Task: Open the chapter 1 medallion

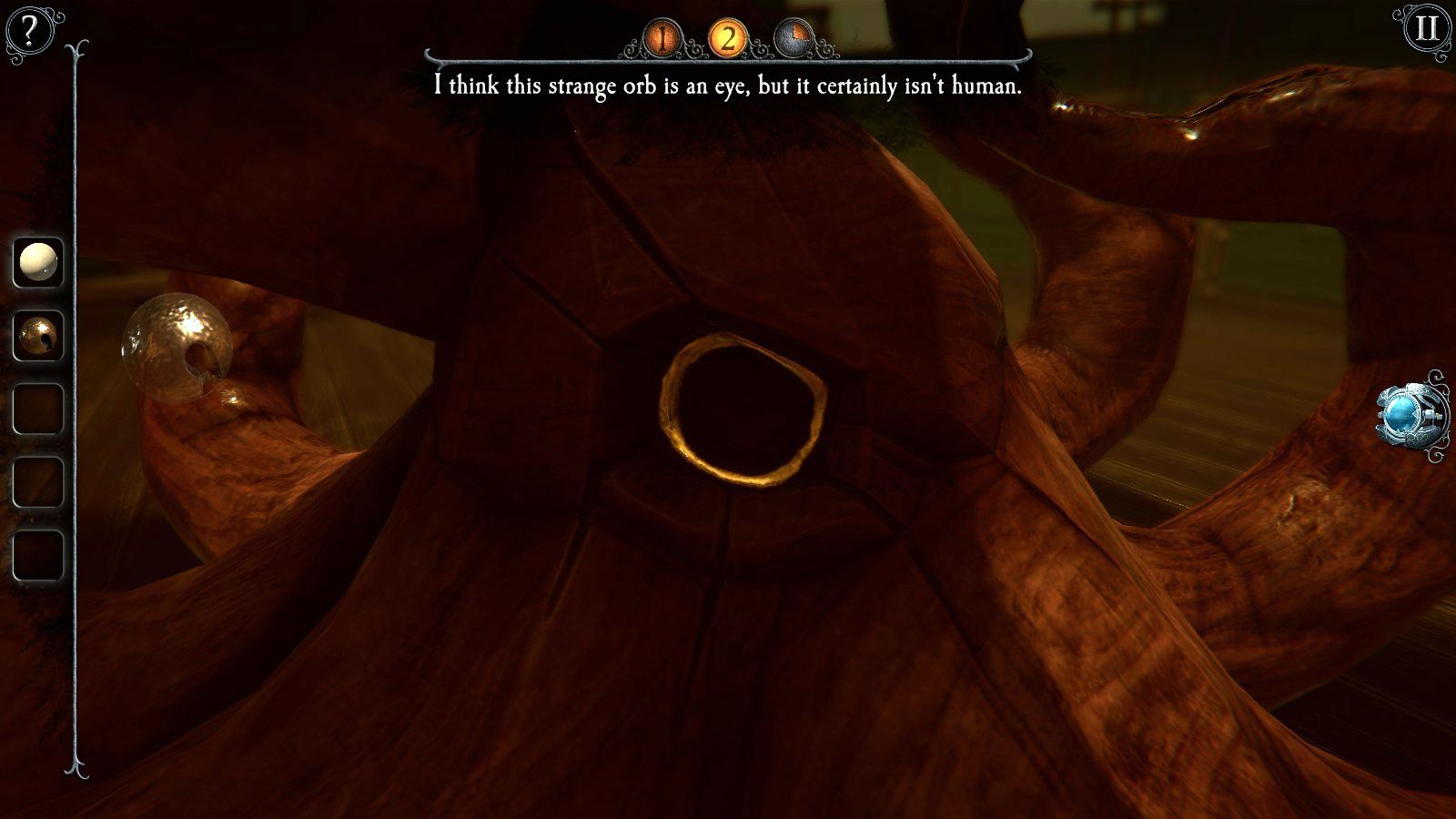Action: coord(662,37)
